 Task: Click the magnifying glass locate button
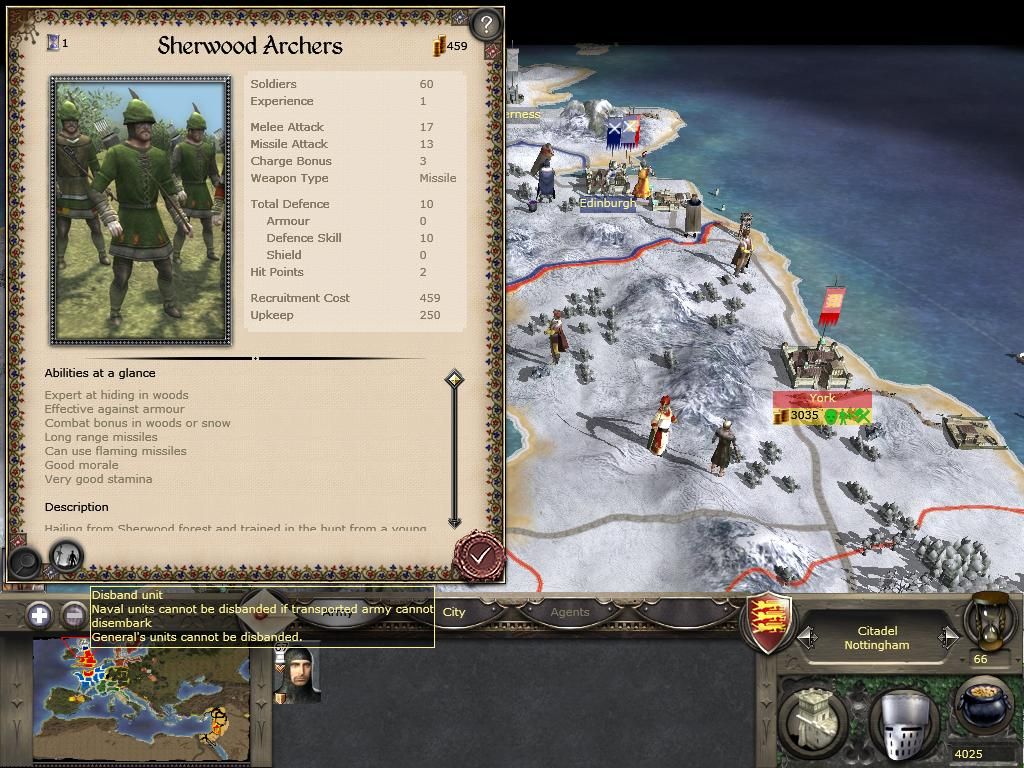tap(25, 561)
